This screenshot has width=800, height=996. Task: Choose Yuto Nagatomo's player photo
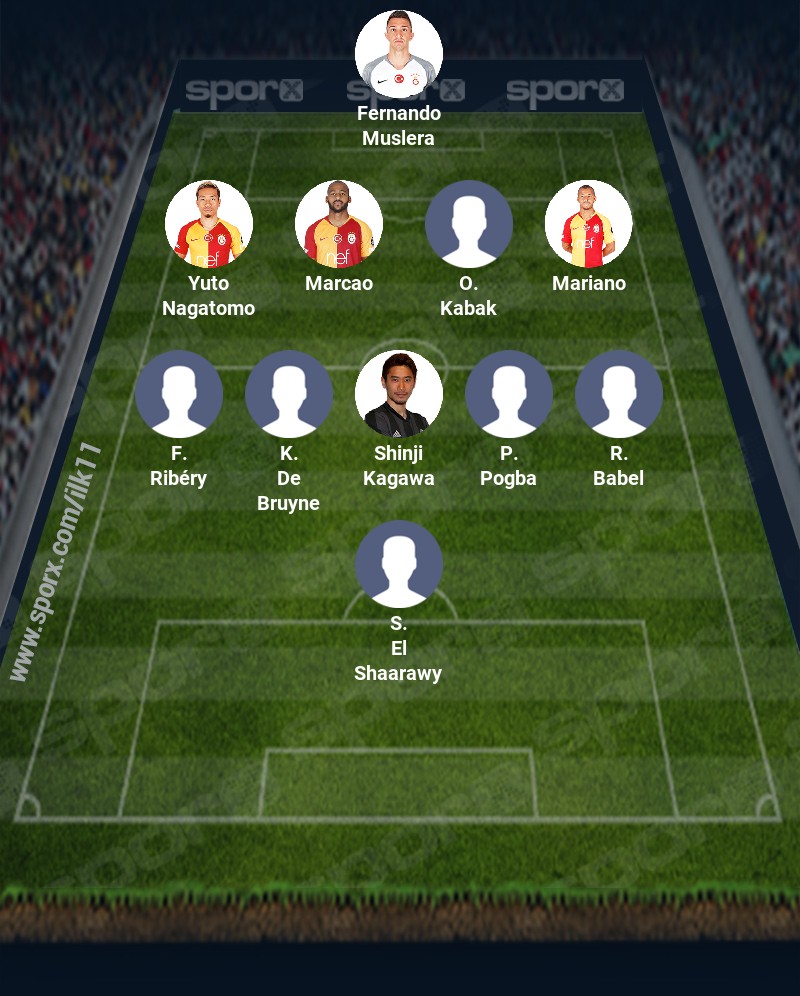[209, 224]
